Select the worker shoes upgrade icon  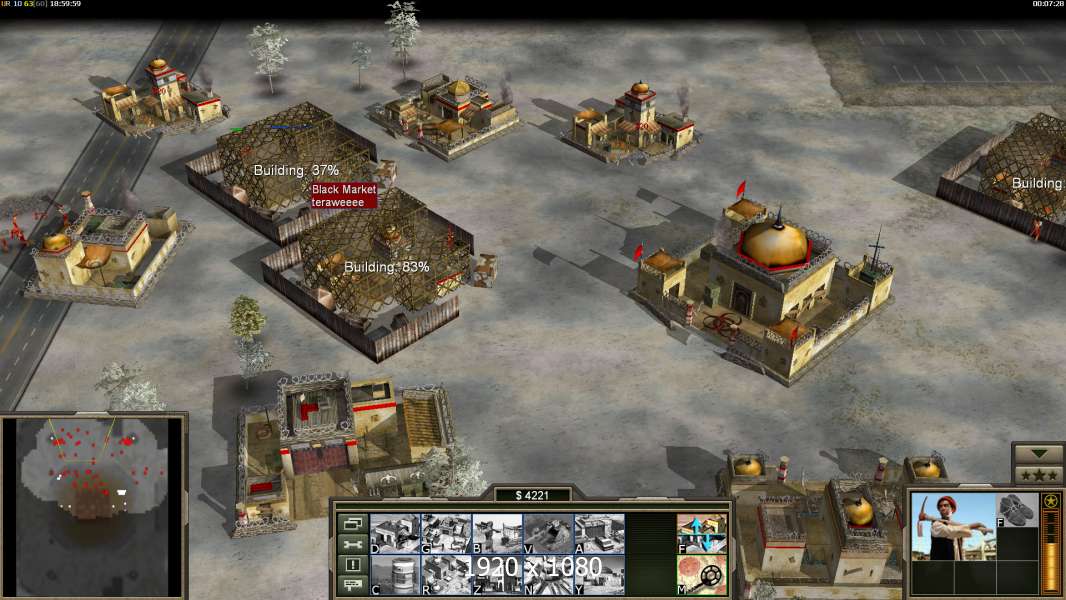coord(1018,510)
